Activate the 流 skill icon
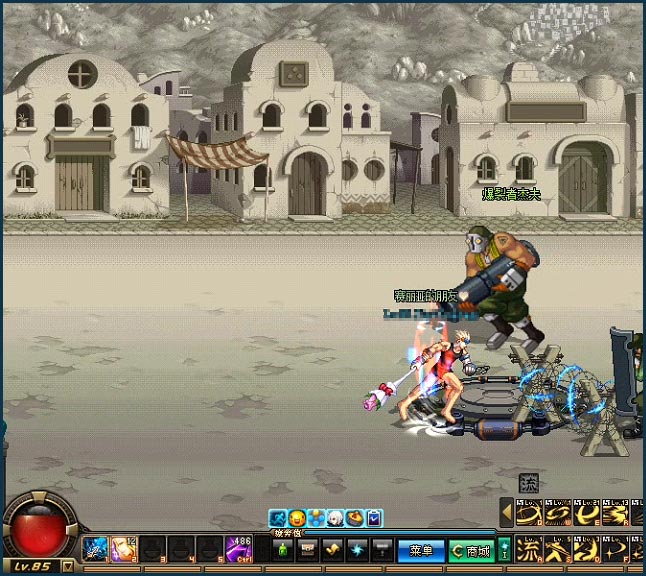The image size is (646, 576). 526,549
